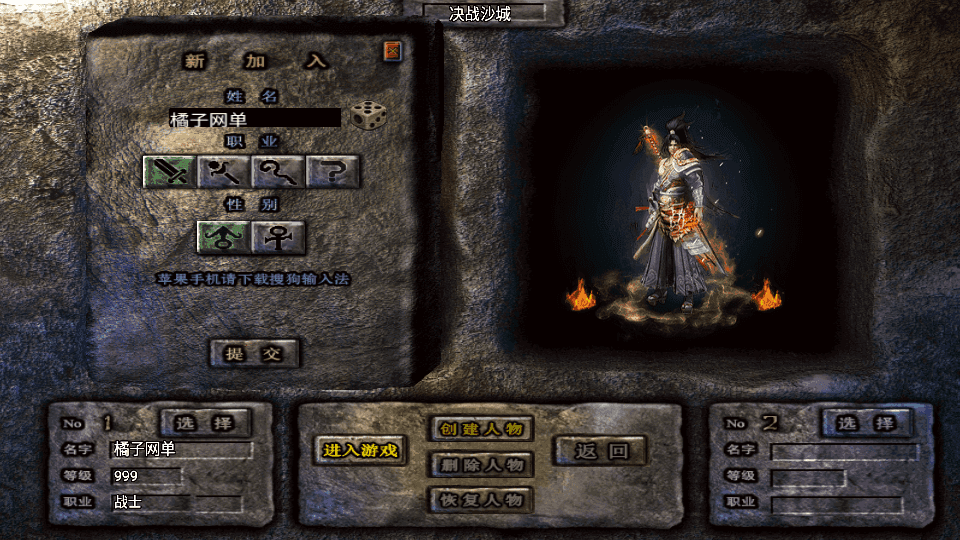Select the second class icon with running figure
960x540 pixels.
225,172
